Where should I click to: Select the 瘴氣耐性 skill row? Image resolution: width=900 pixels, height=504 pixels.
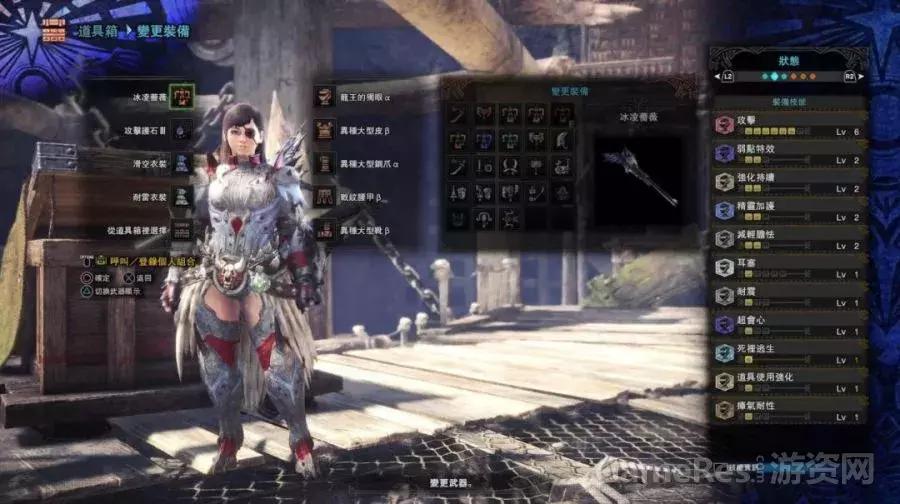(x=789, y=409)
